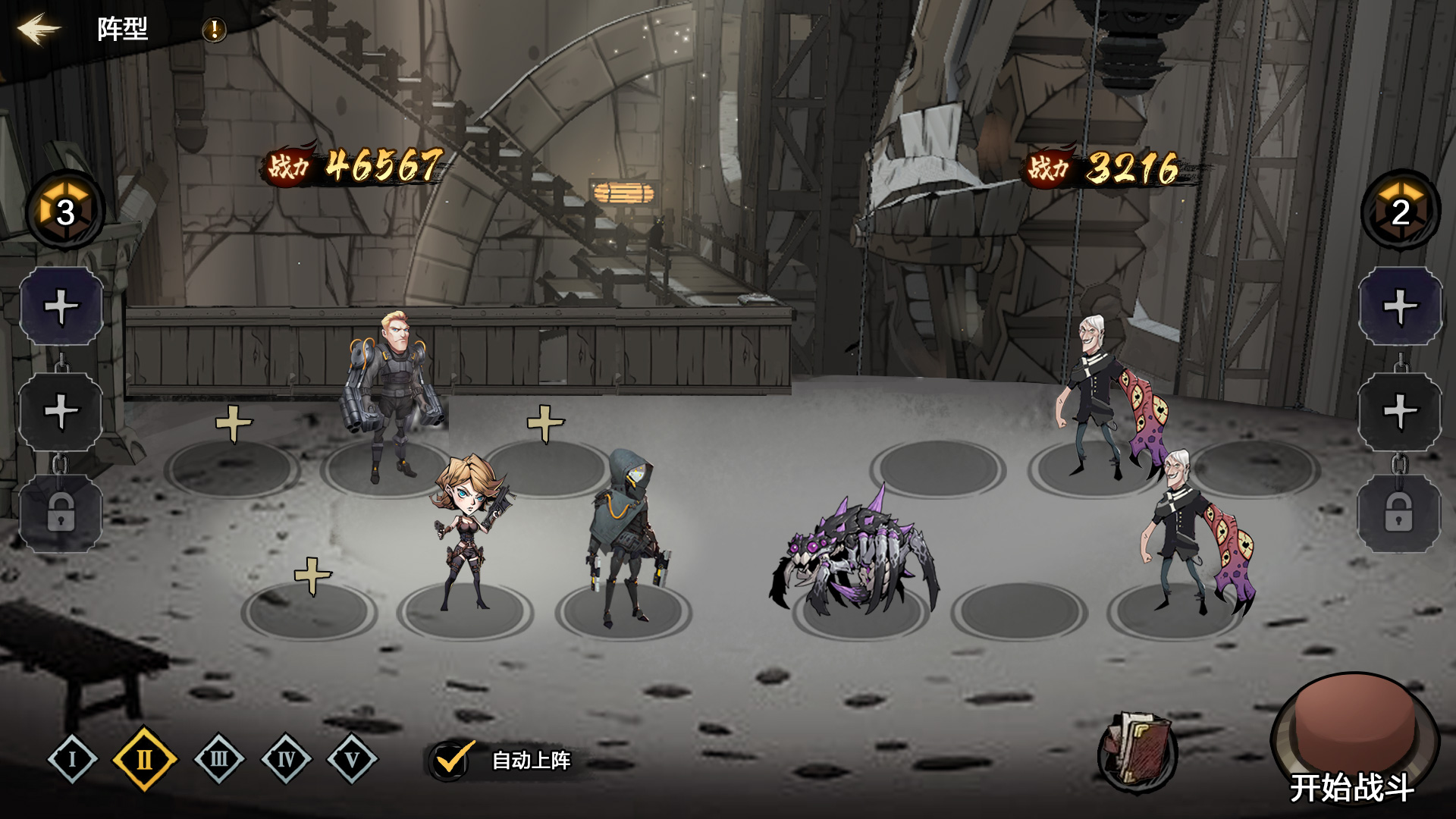Image resolution: width=1456 pixels, height=819 pixels.
Task: Choose formation preset III
Action: coord(219,759)
